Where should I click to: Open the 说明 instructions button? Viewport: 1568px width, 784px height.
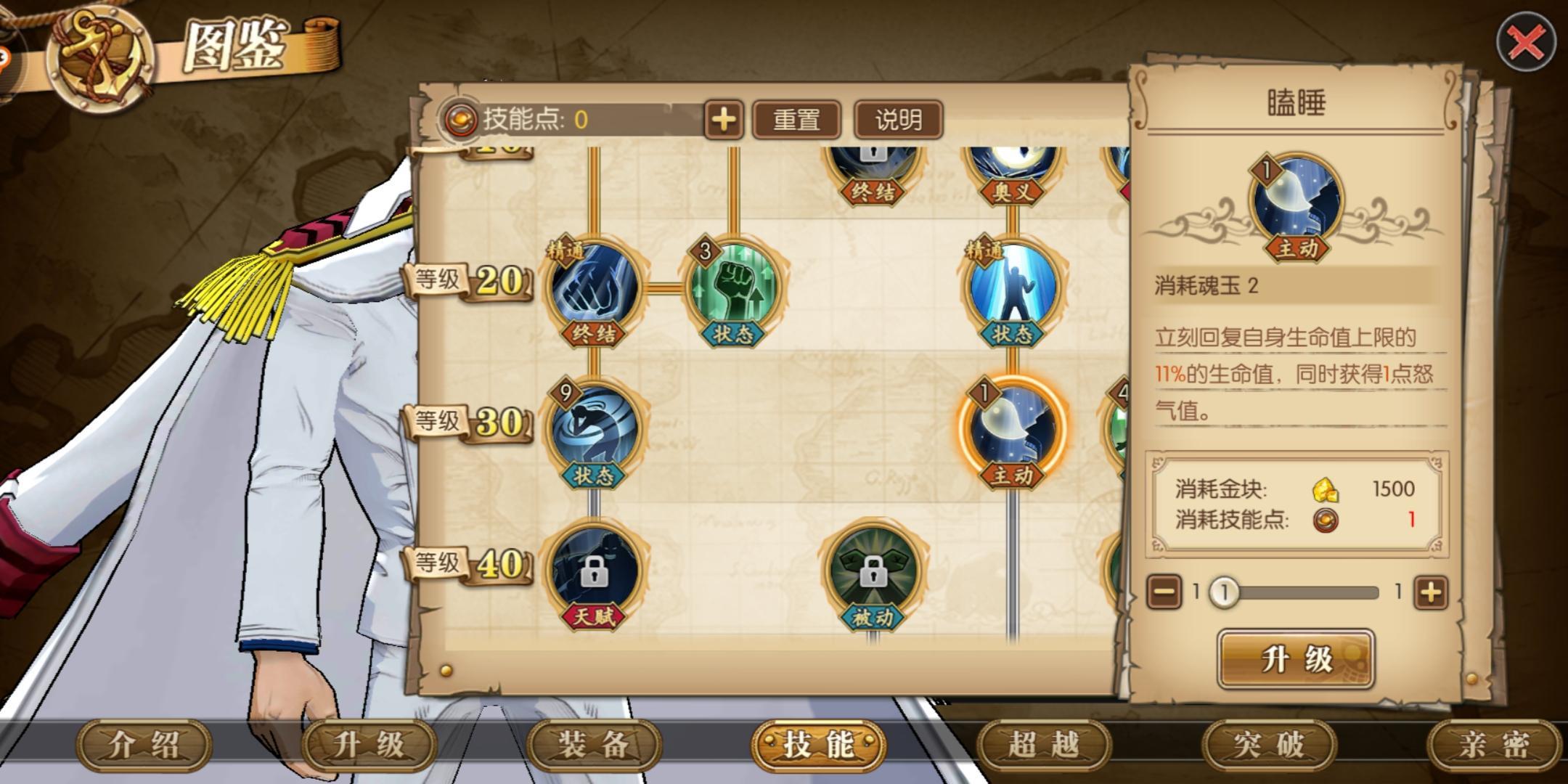click(898, 120)
